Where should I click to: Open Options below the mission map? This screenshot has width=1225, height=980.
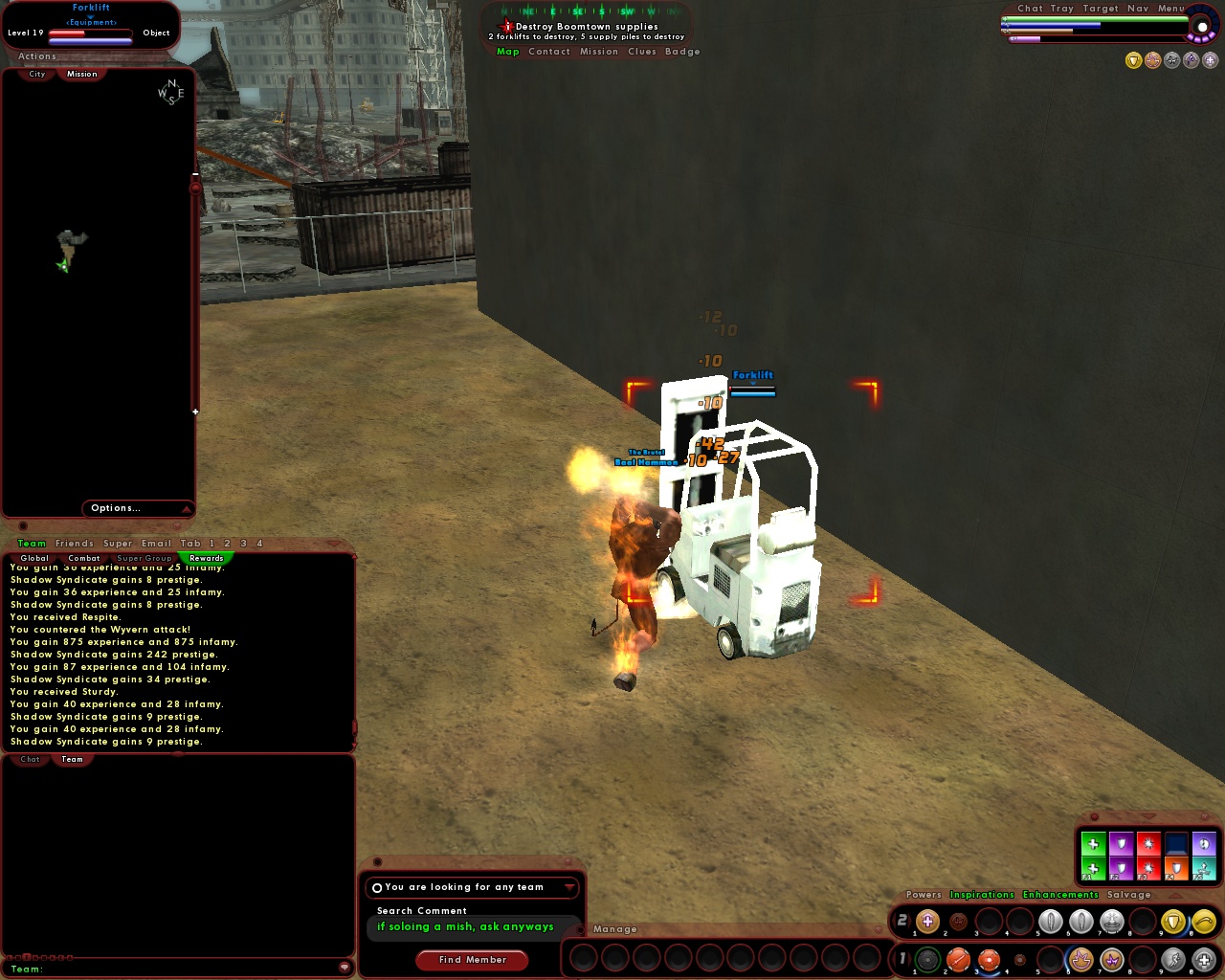[x=116, y=508]
